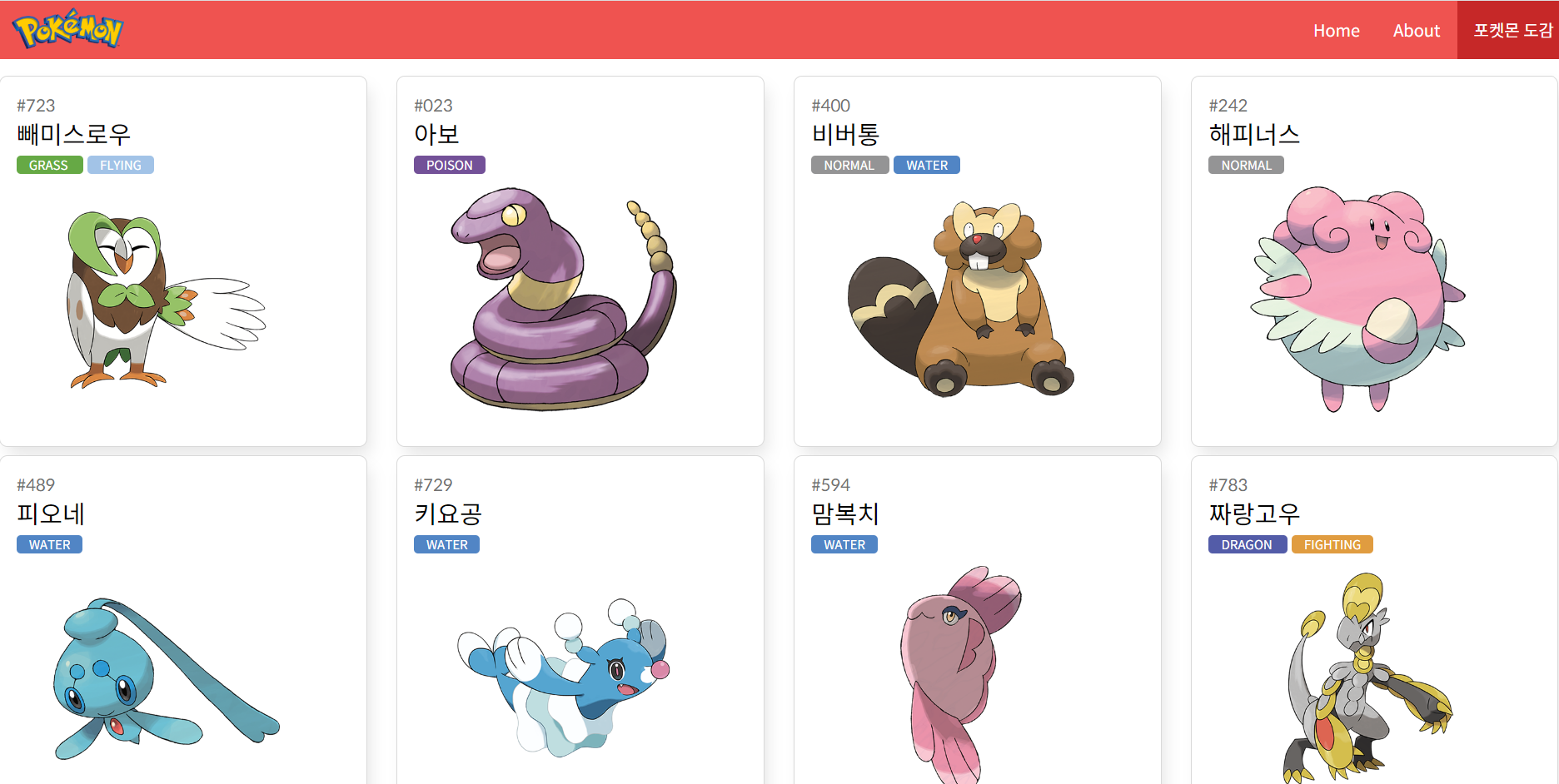Click the WATER badge on 맘복치
The height and width of the screenshot is (784, 1559).
[x=844, y=544]
